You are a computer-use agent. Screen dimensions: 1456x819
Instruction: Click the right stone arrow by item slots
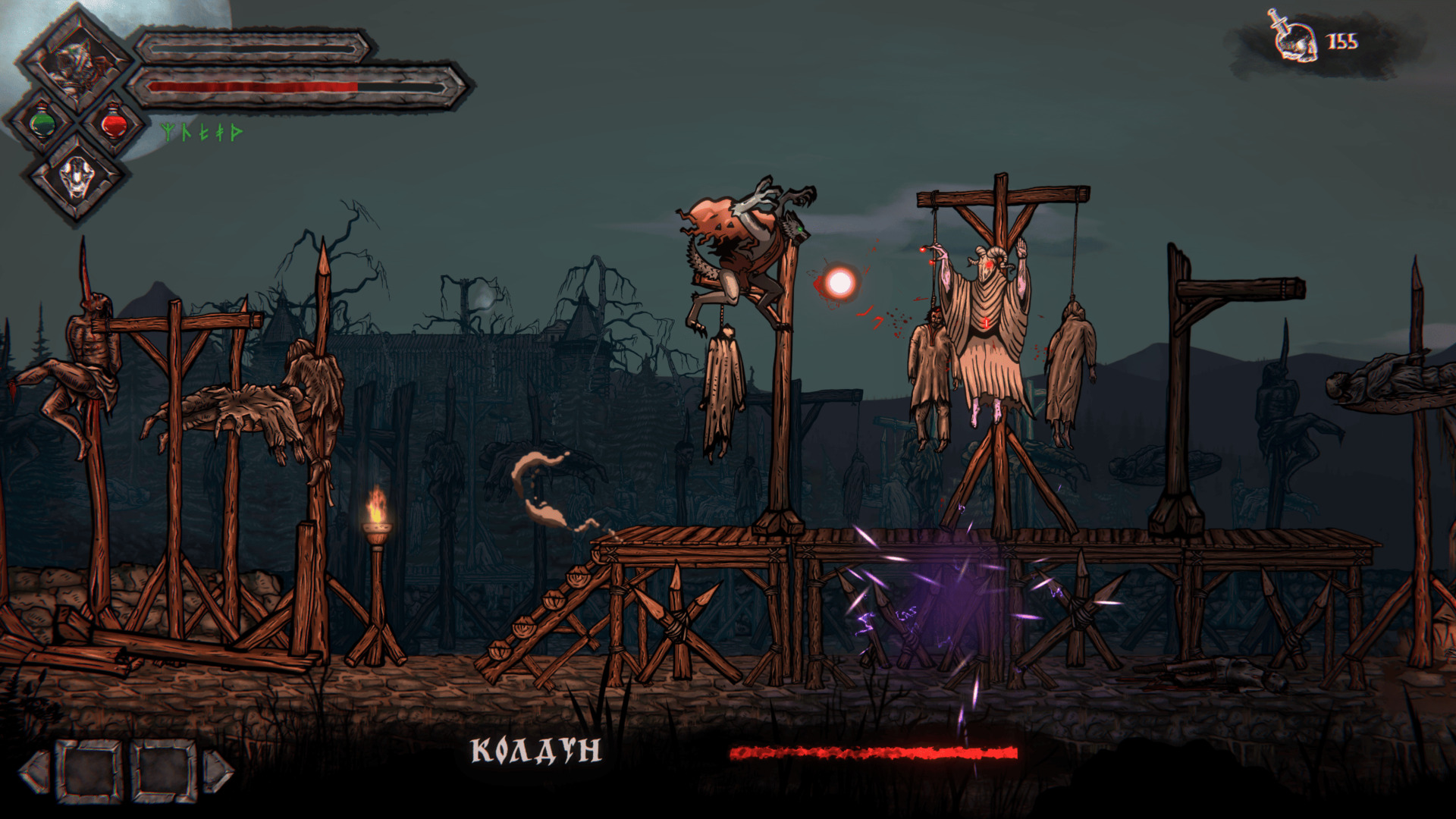tap(218, 772)
